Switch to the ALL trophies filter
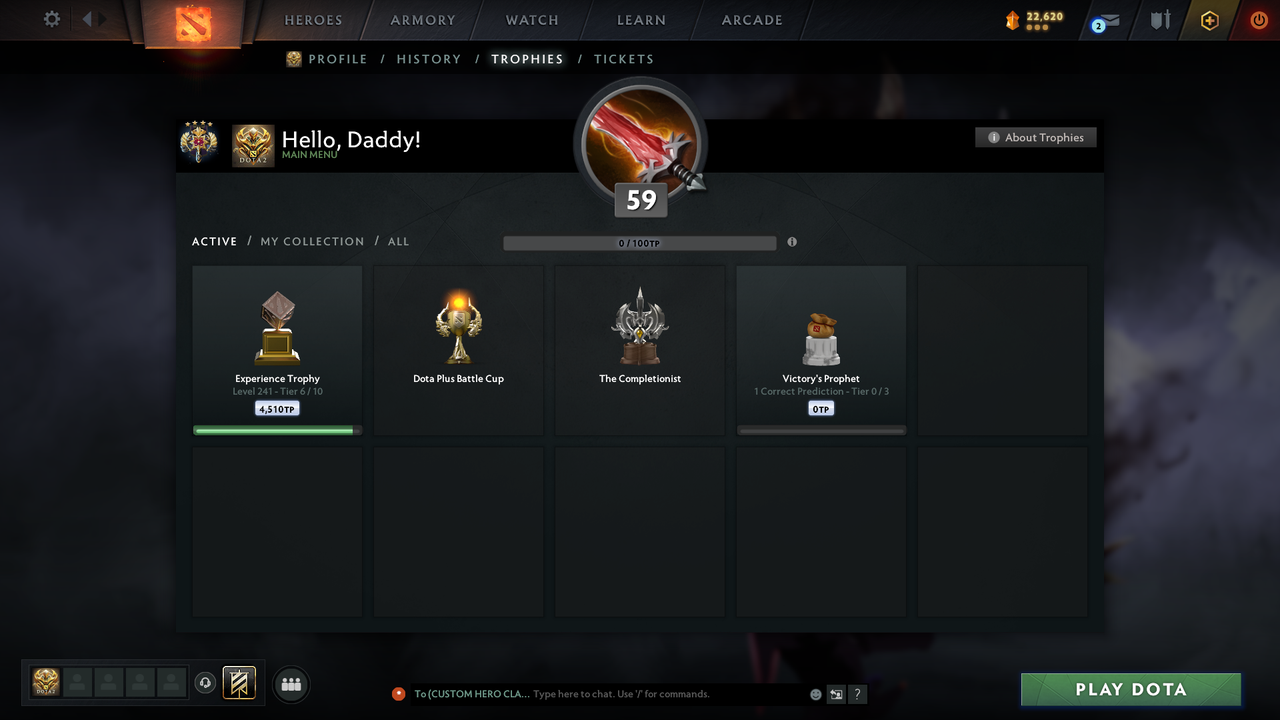The width and height of the screenshot is (1280, 720). click(398, 241)
